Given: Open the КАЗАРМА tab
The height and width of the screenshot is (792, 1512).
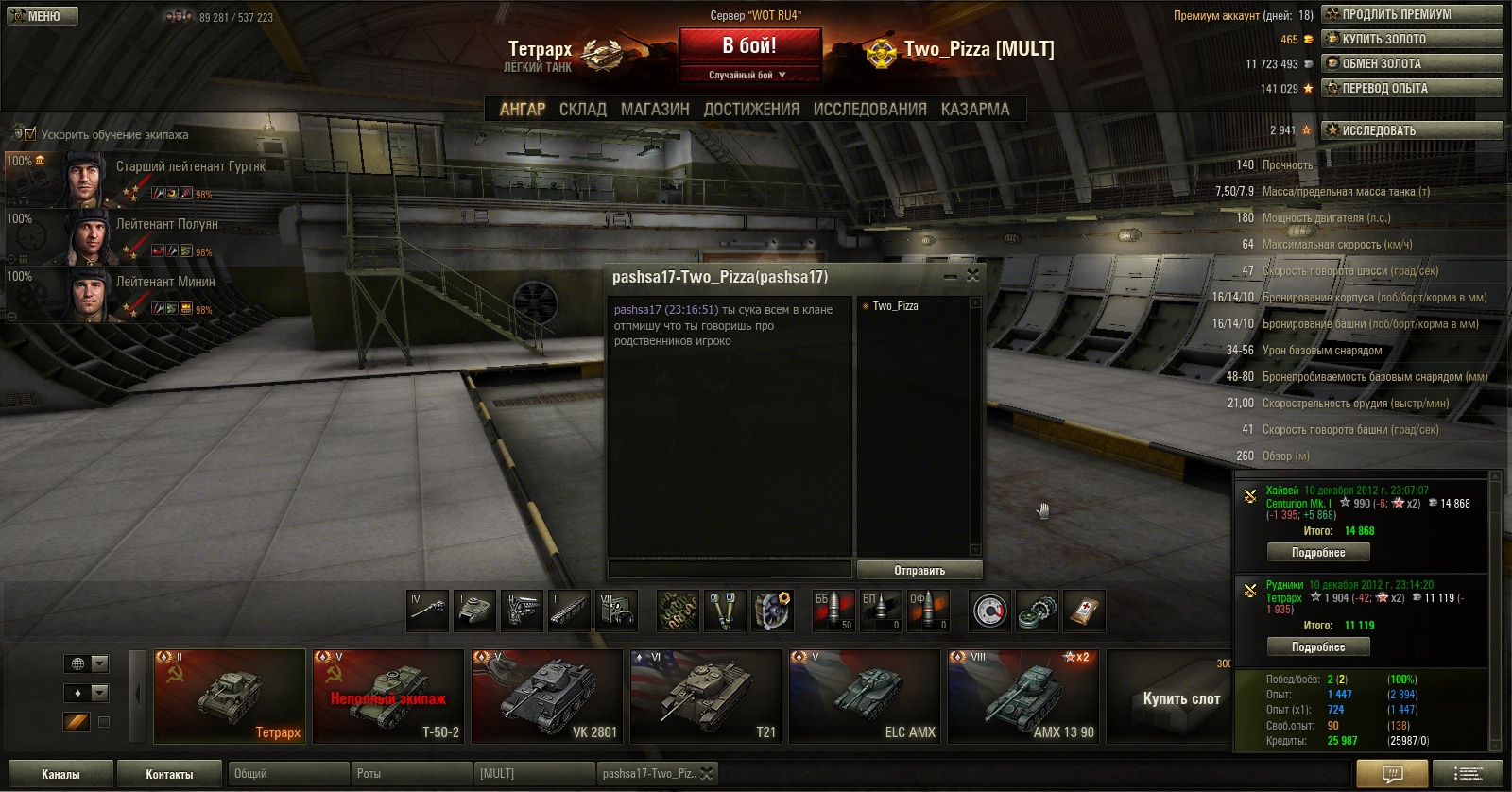Looking at the screenshot, I should pyautogui.click(x=975, y=110).
